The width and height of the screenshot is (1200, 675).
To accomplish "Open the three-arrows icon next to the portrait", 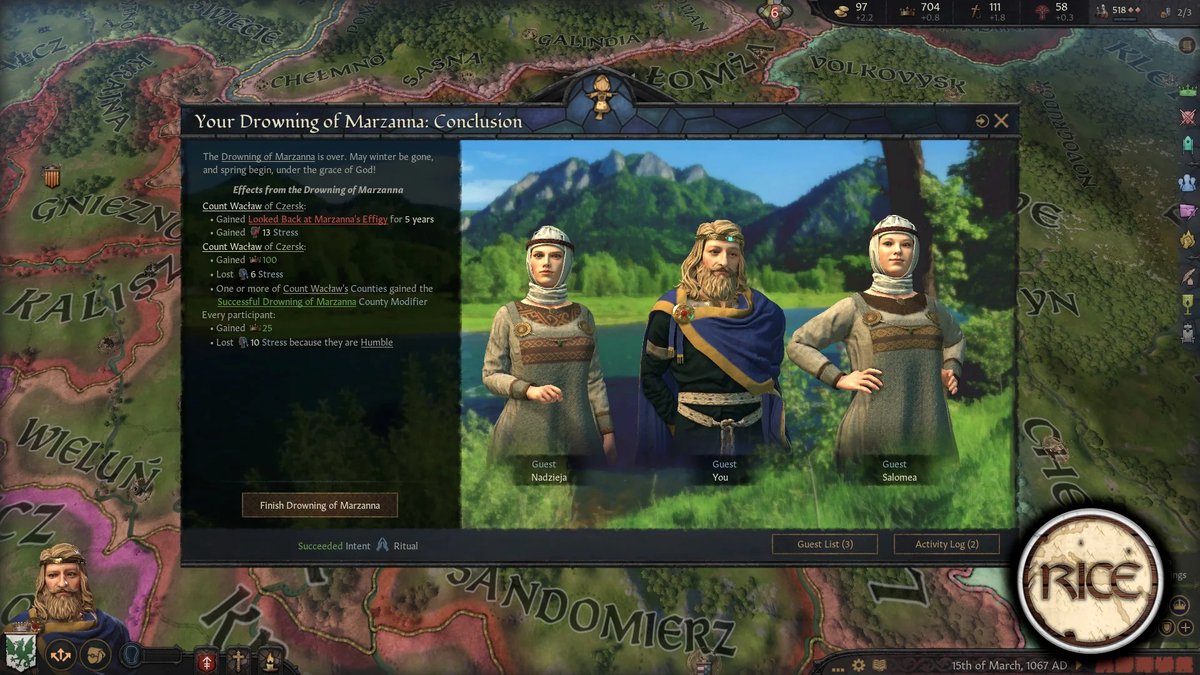I will pos(61,656).
